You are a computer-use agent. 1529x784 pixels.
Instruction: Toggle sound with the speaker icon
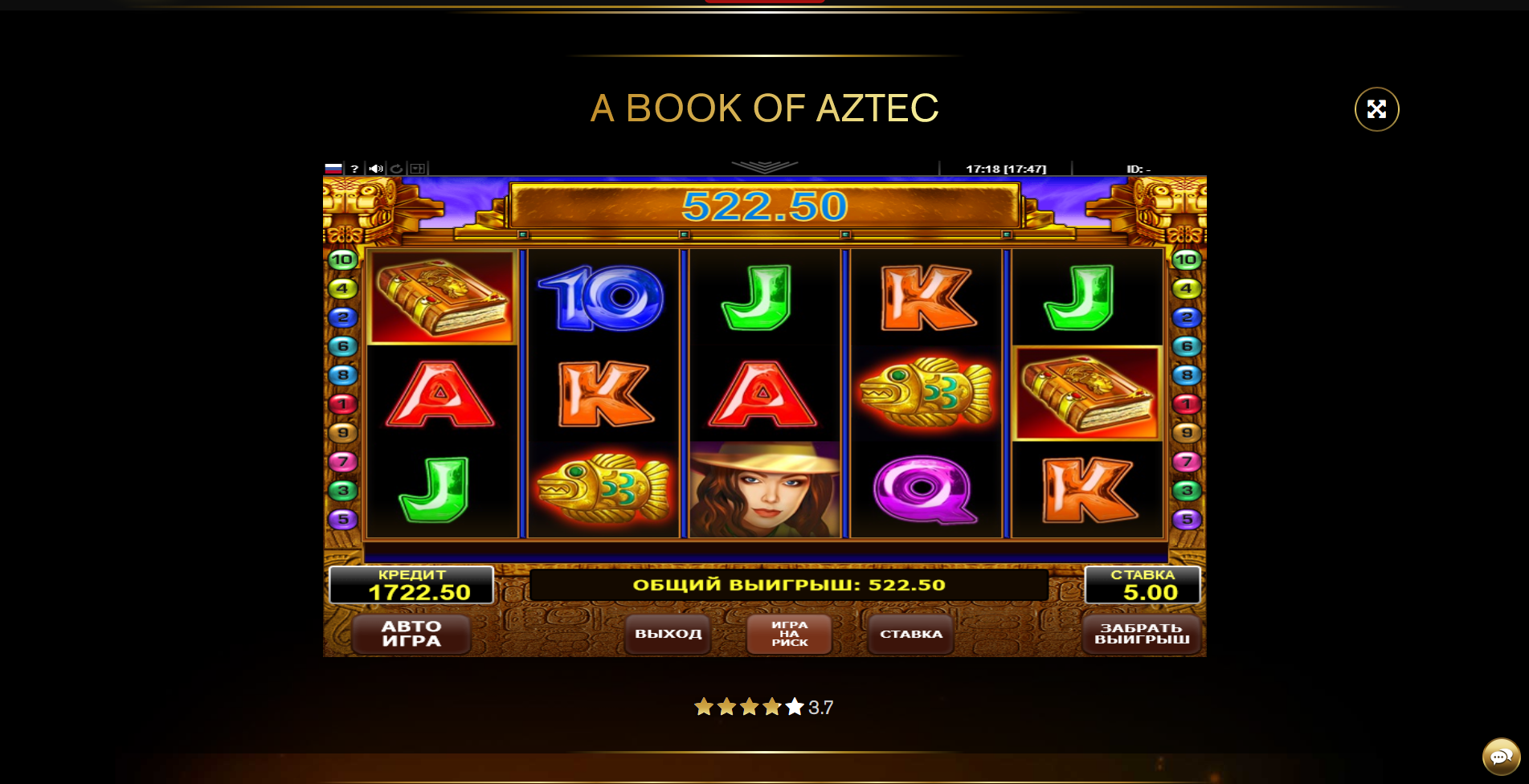click(375, 169)
